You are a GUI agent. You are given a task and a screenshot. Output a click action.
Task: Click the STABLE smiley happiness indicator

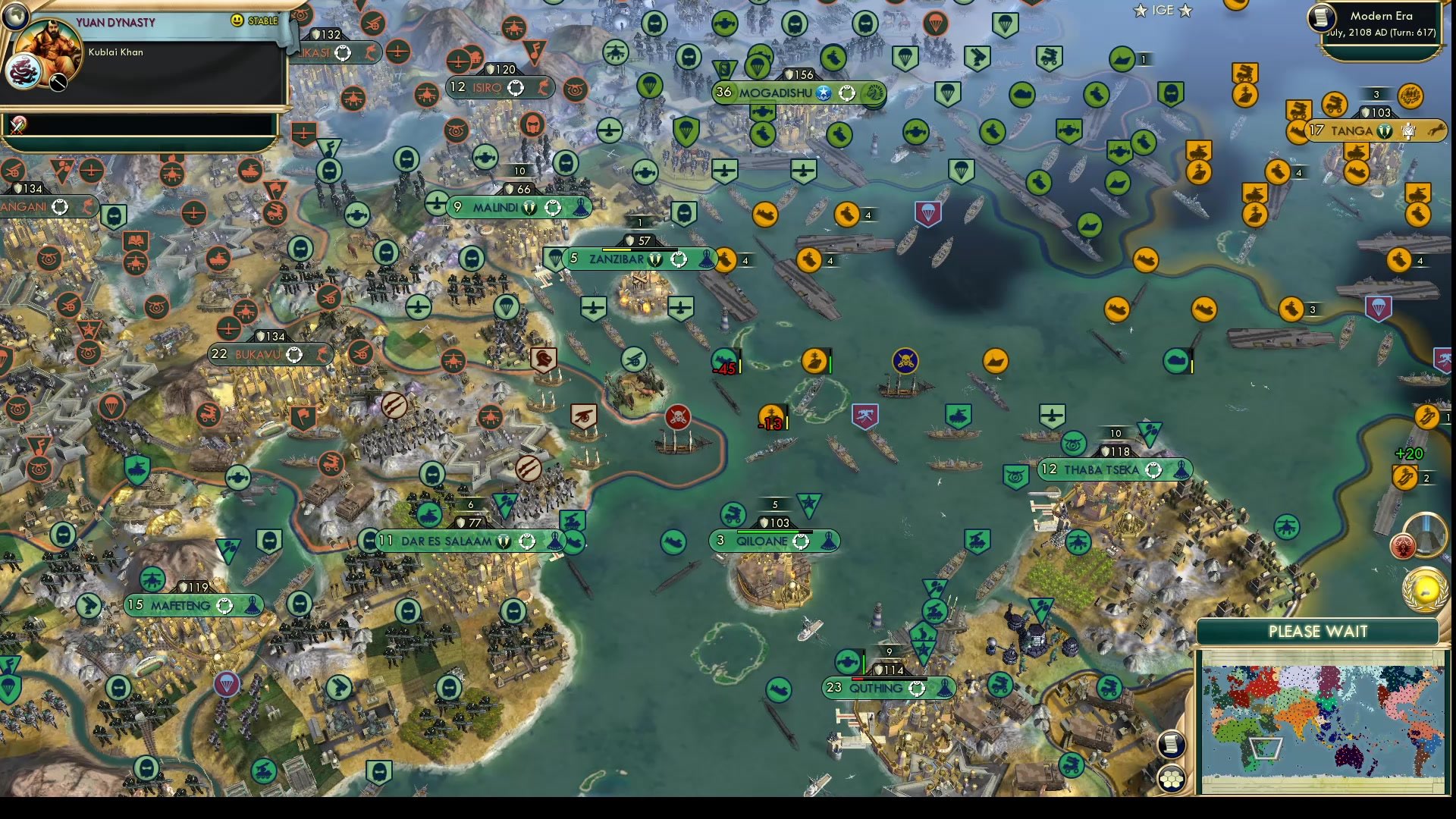tap(237, 21)
